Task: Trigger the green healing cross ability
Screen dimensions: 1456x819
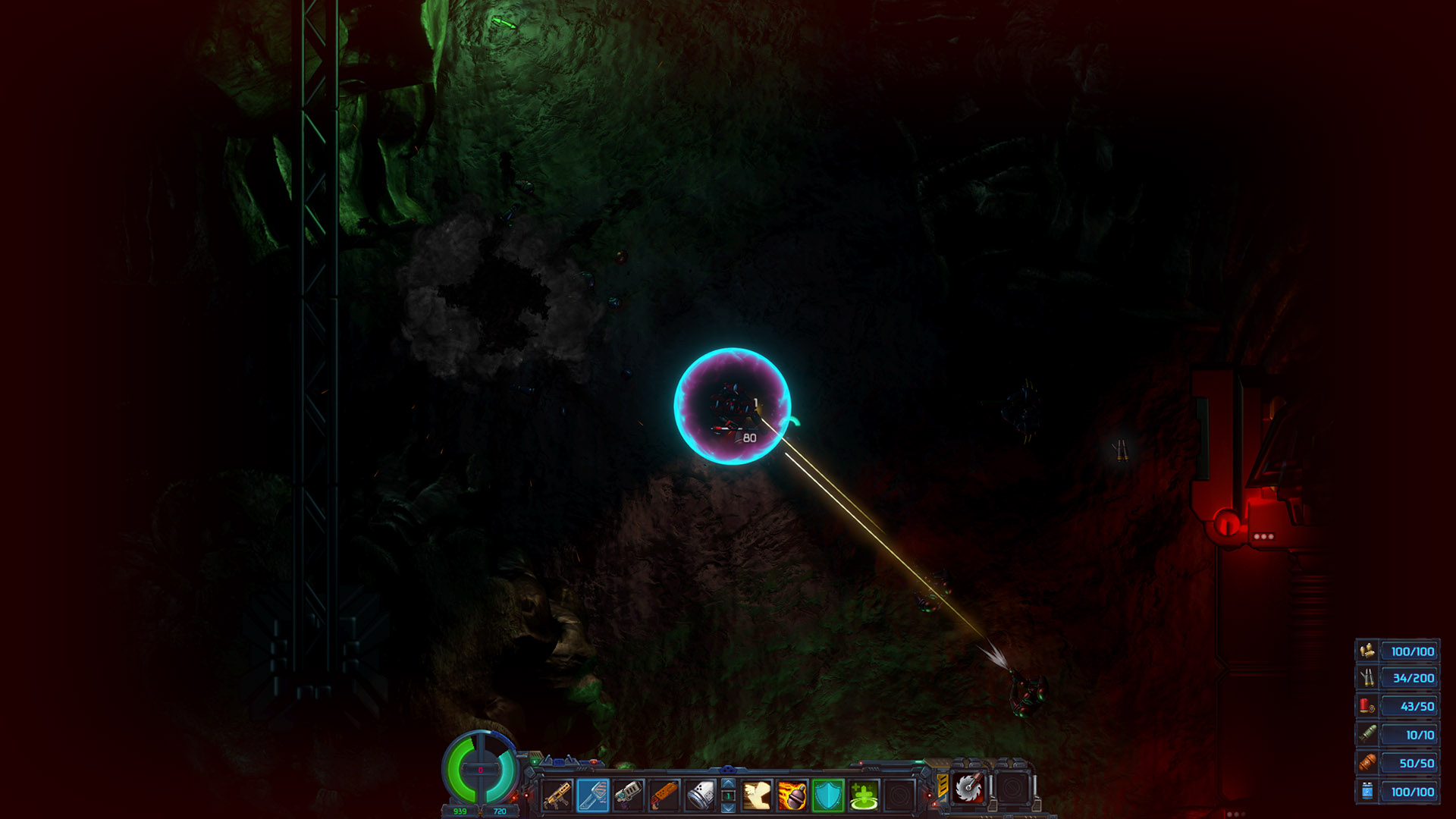Action: [x=864, y=793]
